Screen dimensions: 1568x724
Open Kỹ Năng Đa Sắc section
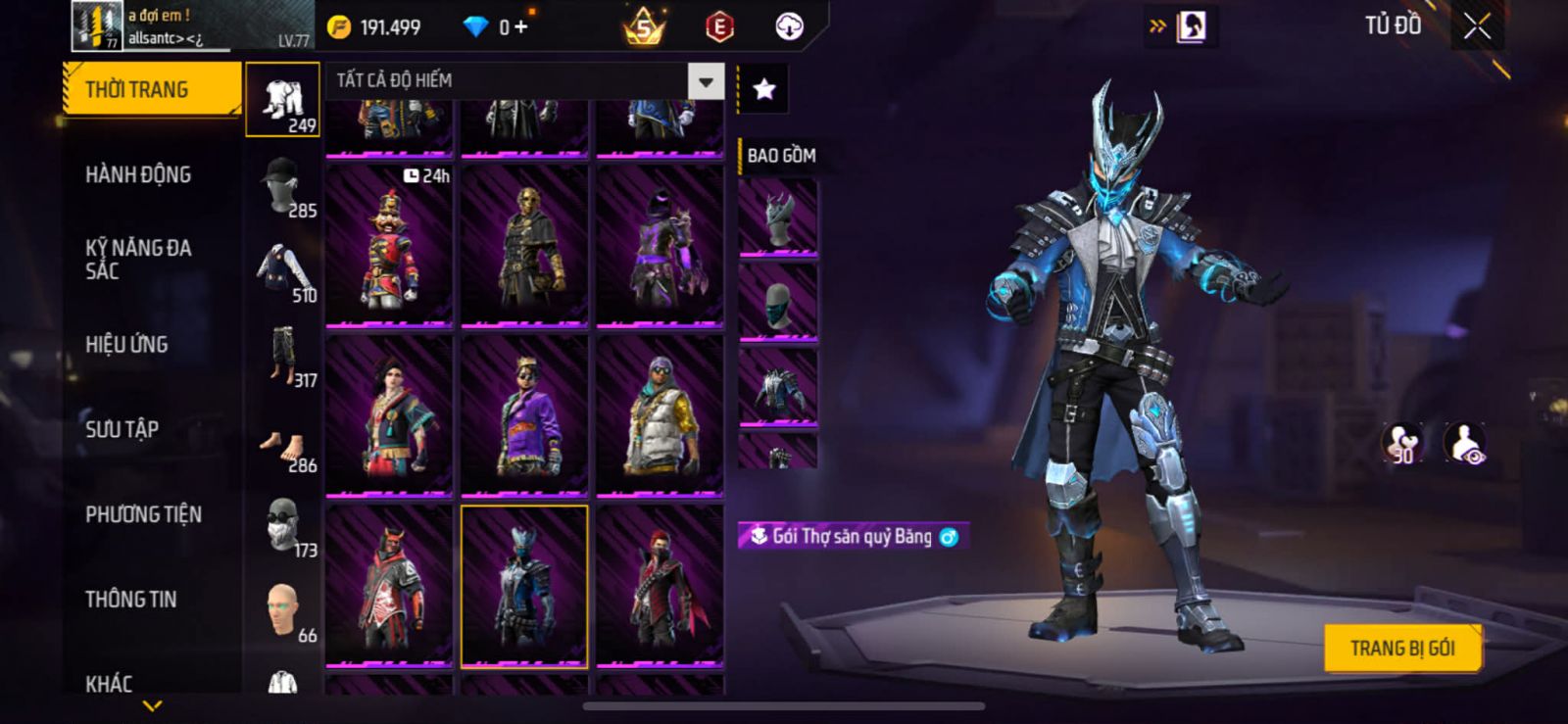click(x=138, y=260)
